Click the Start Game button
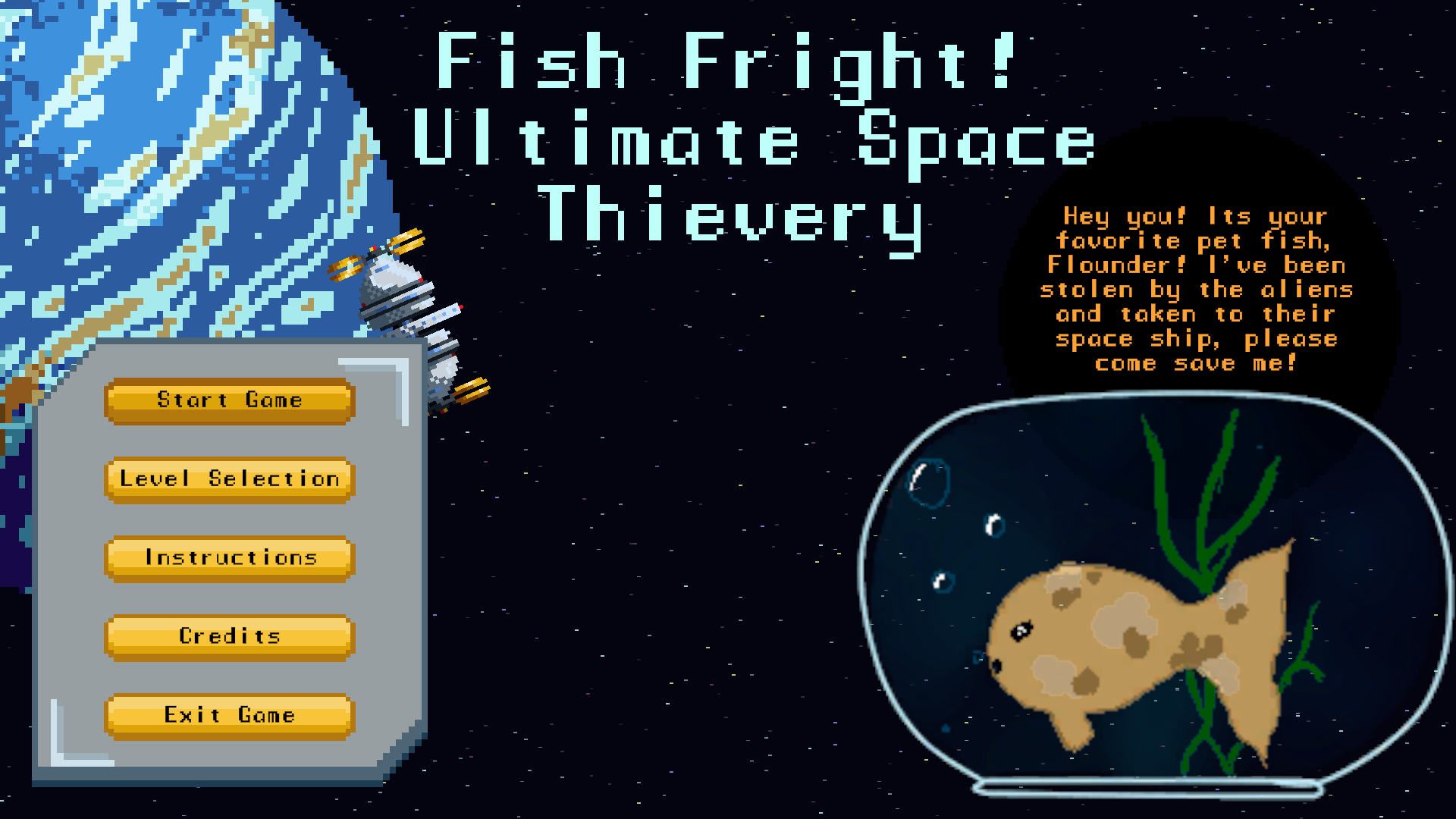Viewport: 1456px width, 819px height. (229, 400)
